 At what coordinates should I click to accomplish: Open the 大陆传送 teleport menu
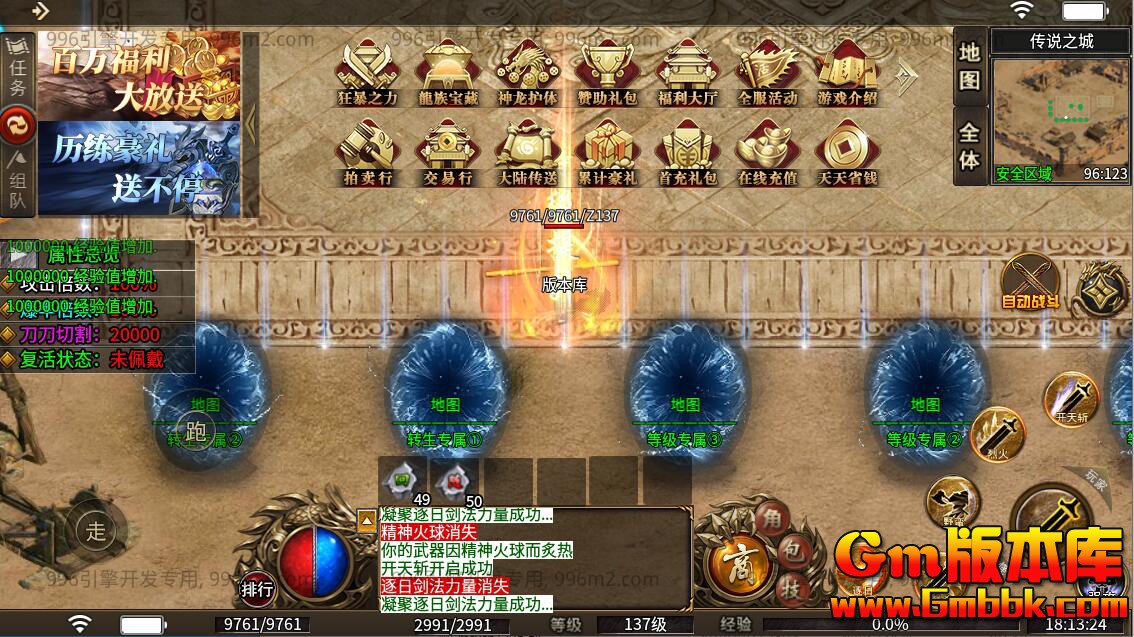coord(527,152)
